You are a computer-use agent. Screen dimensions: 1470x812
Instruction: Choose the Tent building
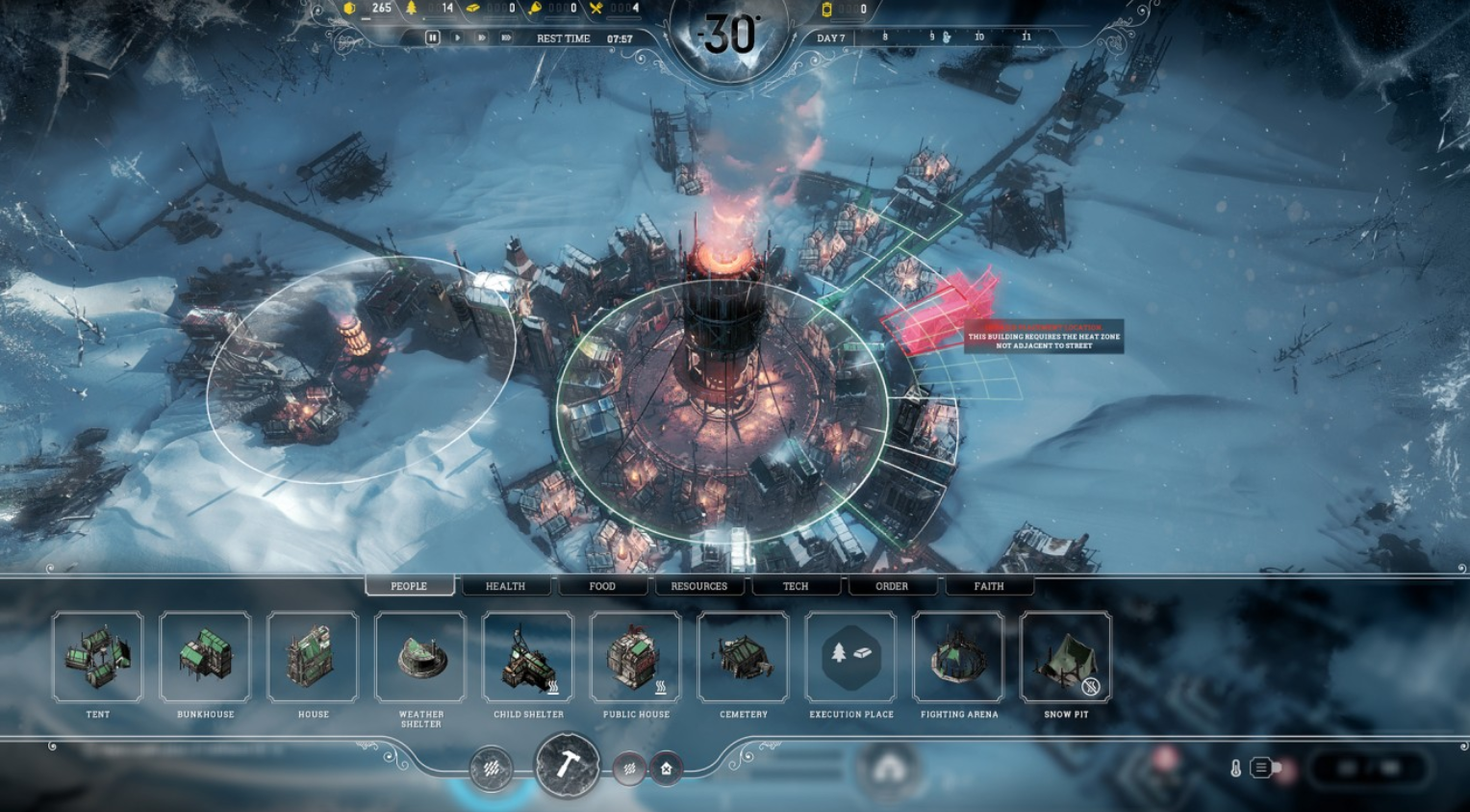[x=98, y=657]
